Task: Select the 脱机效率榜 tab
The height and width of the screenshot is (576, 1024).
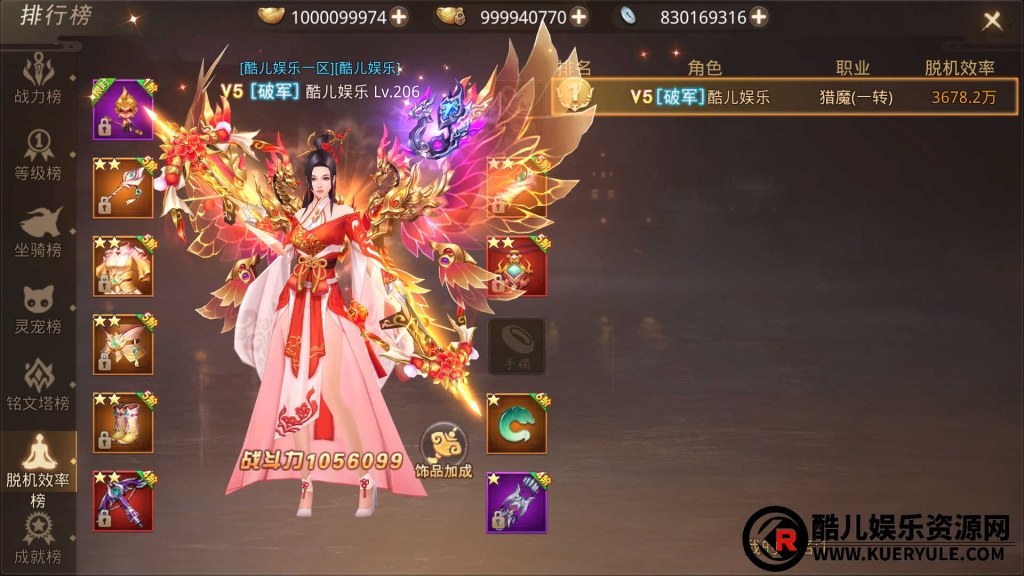Action: [37, 470]
